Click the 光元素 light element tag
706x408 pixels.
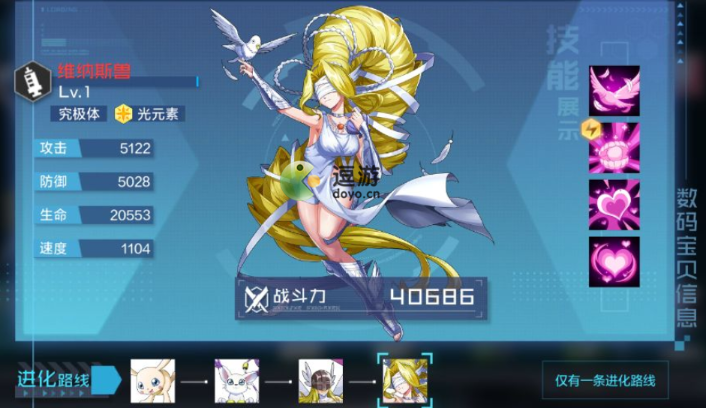pos(150,114)
